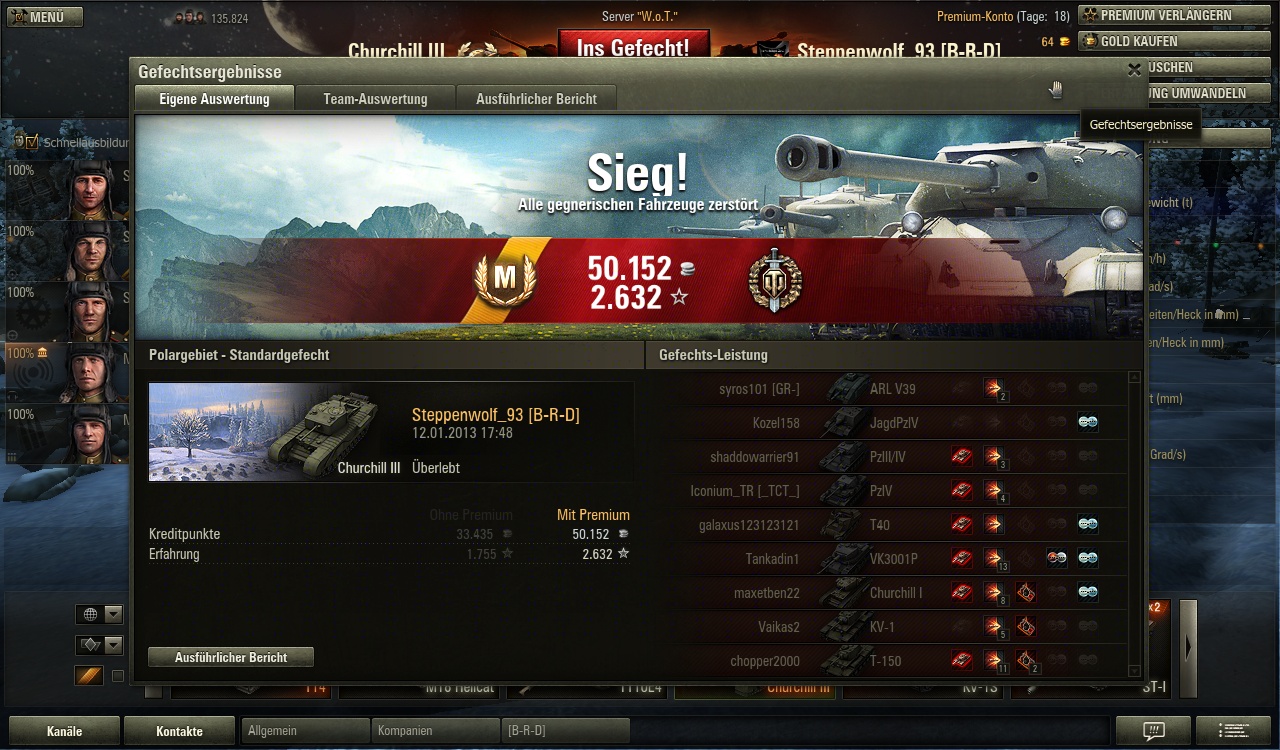Image resolution: width=1280 pixels, height=750 pixels.
Task: Click the Ausführlicher Bericht button
Action: click(x=231, y=657)
